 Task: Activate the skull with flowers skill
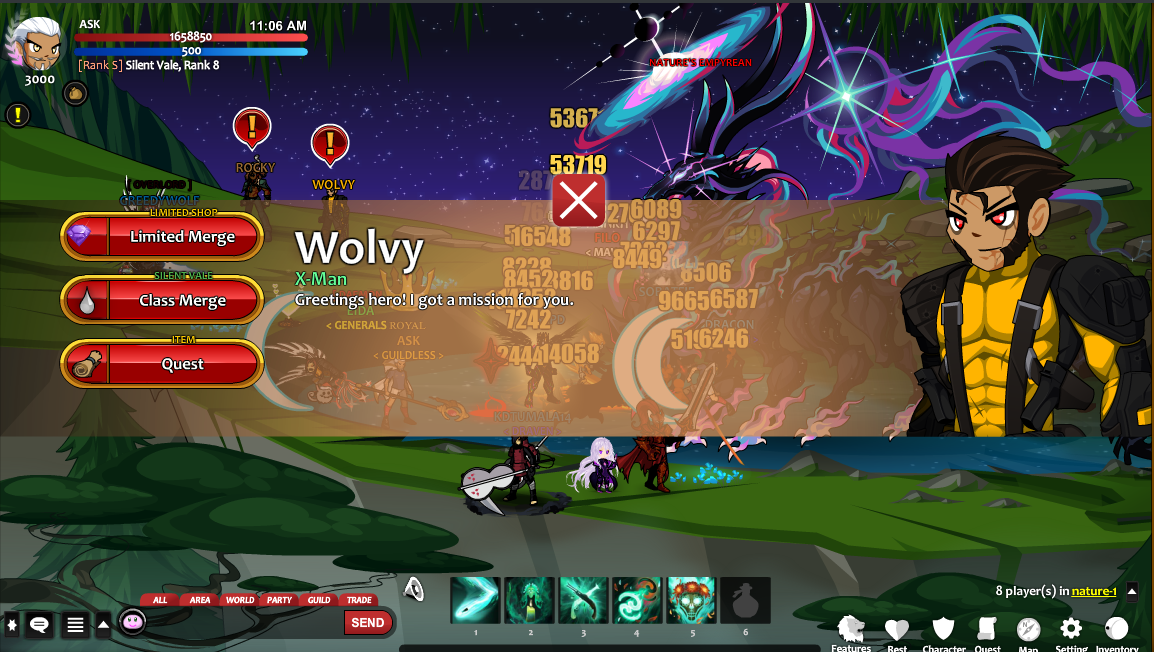click(691, 601)
